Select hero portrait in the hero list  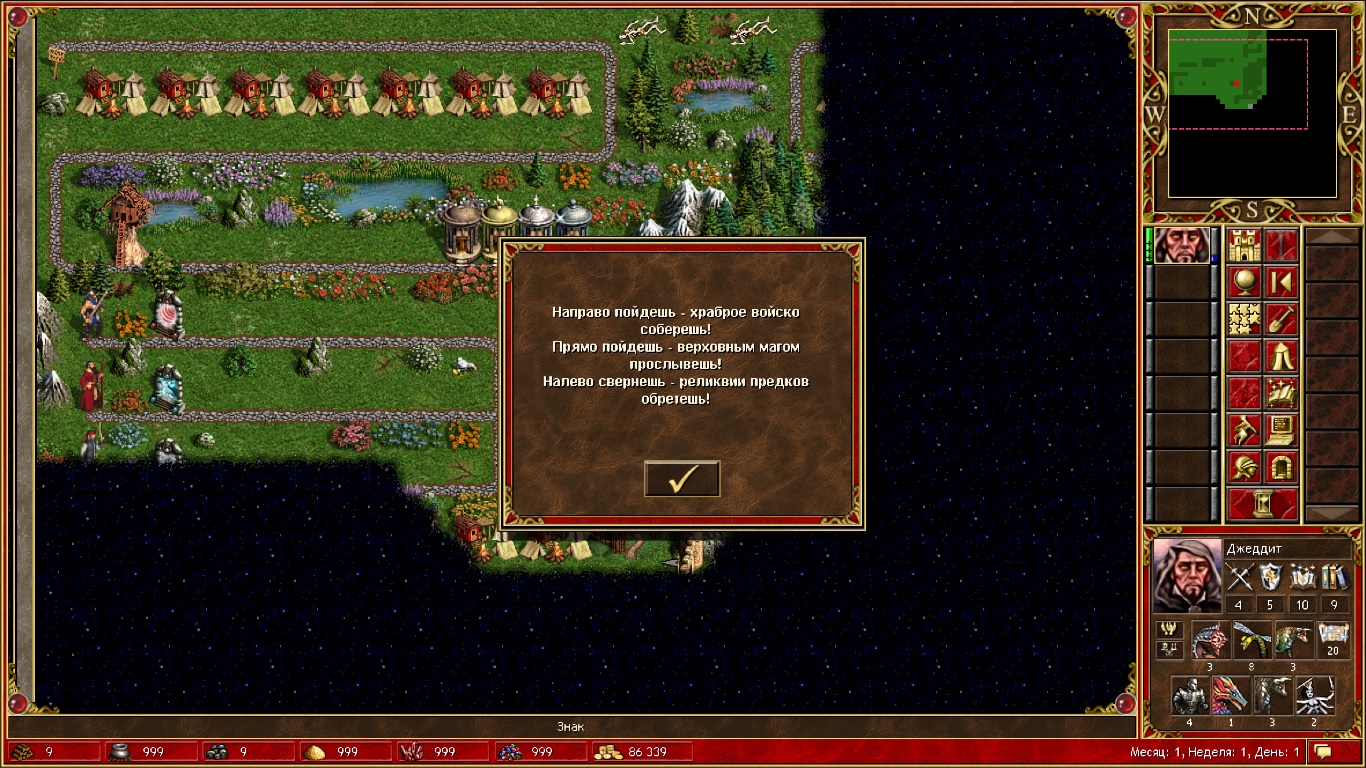point(1181,246)
